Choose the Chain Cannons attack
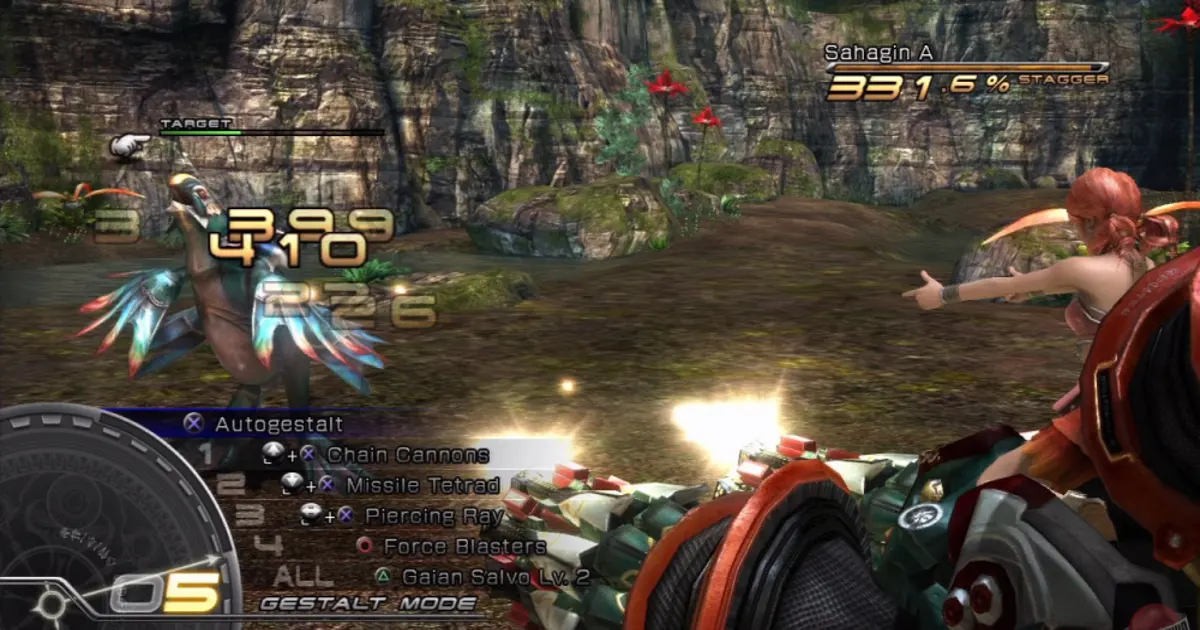 point(407,455)
